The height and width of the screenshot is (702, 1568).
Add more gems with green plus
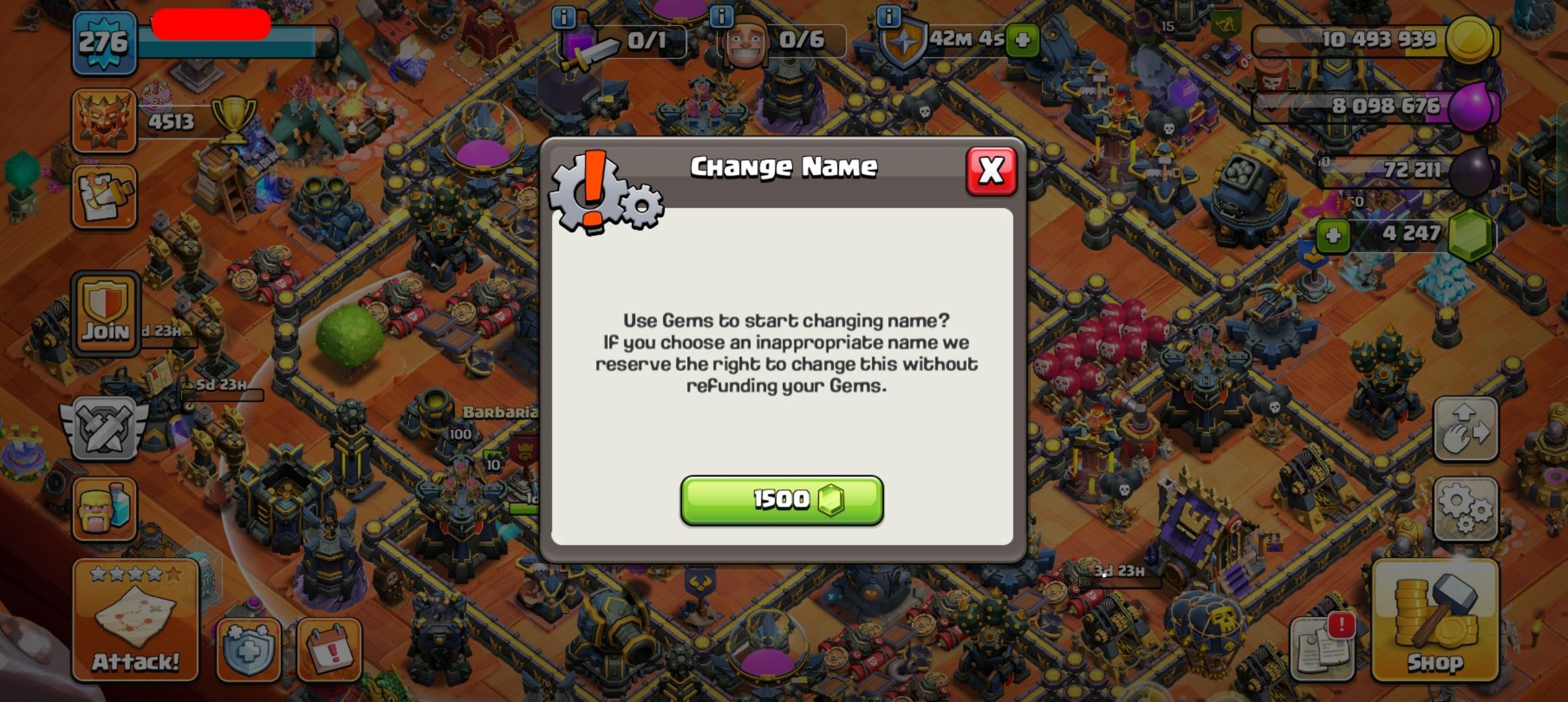click(x=1333, y=235)
